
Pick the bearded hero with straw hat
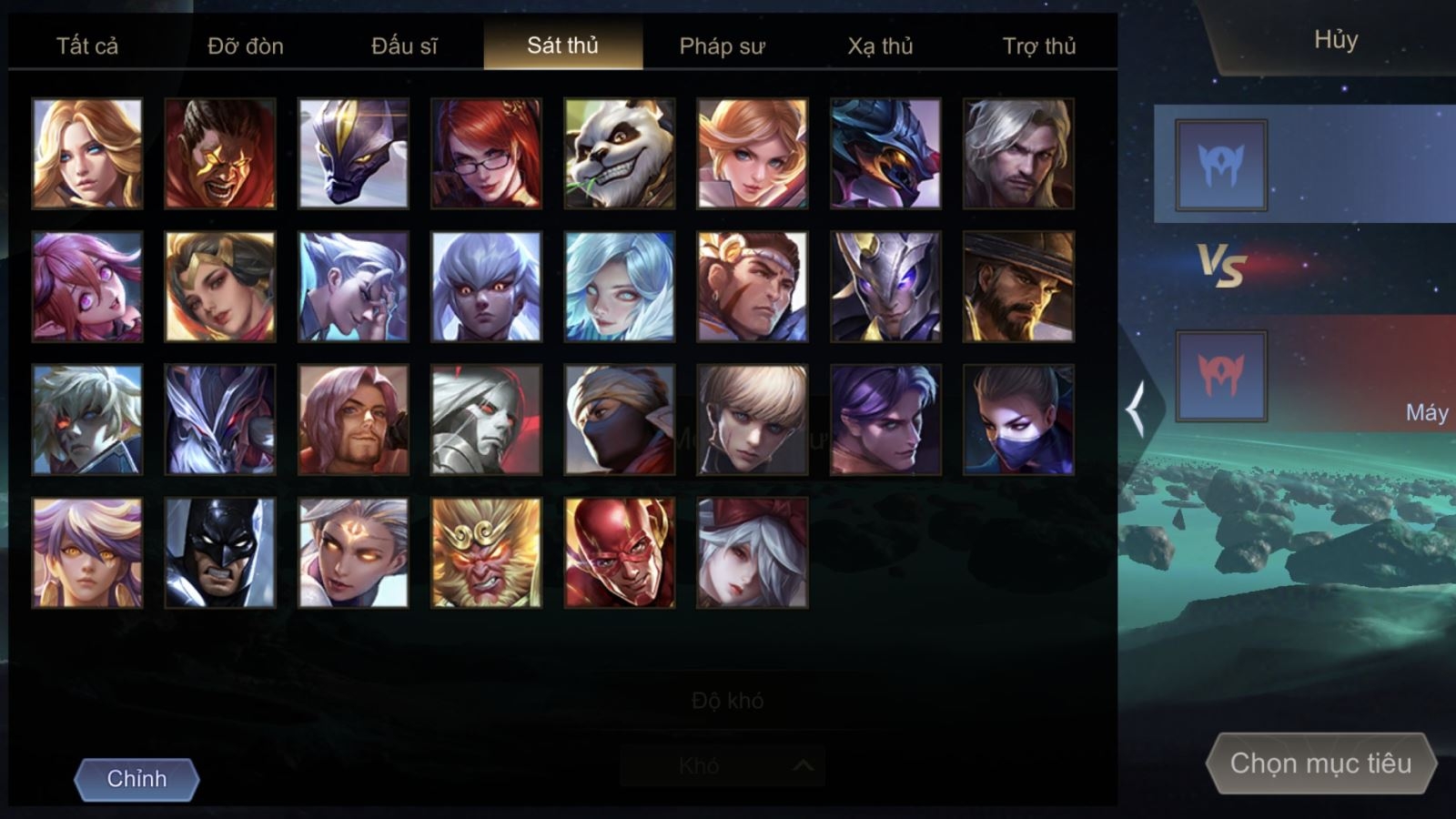click(1018, 287)
